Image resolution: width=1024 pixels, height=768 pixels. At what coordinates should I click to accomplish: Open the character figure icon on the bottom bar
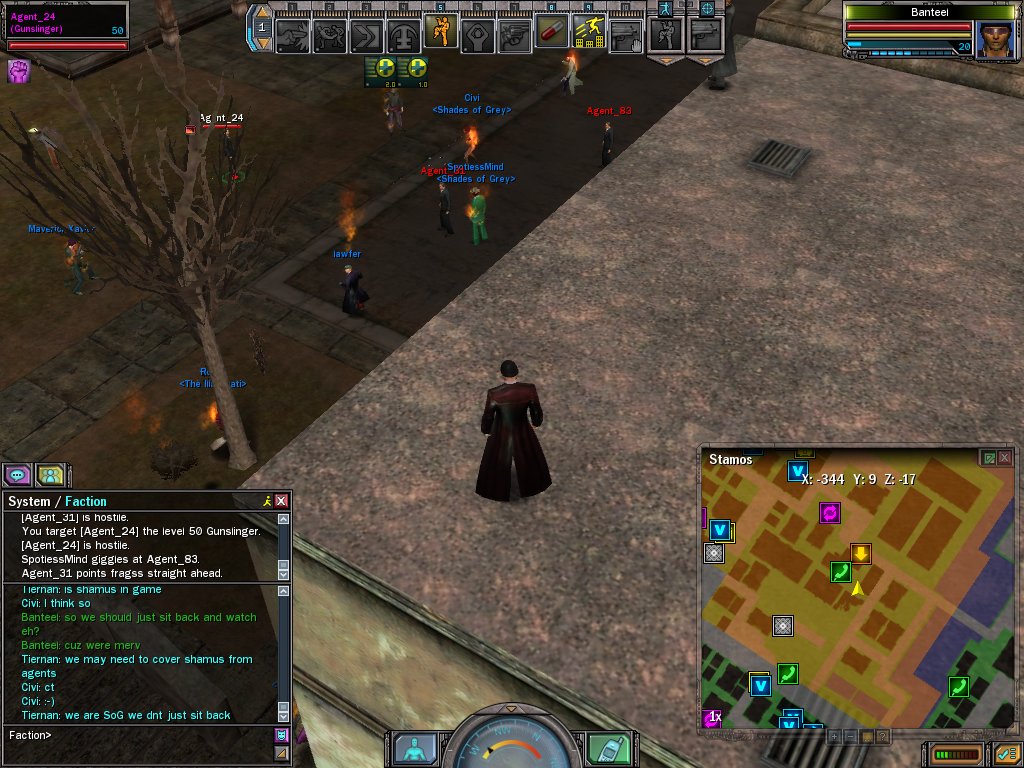414,749
